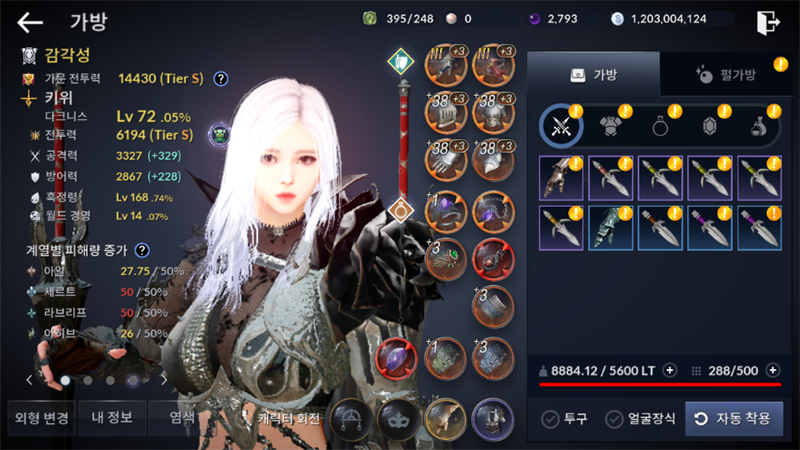Image resolution: width=800 pixels, height=450 pixels.
Task: Select the 가방 tab
Action: pyautogui.click(x=593, y=75)
